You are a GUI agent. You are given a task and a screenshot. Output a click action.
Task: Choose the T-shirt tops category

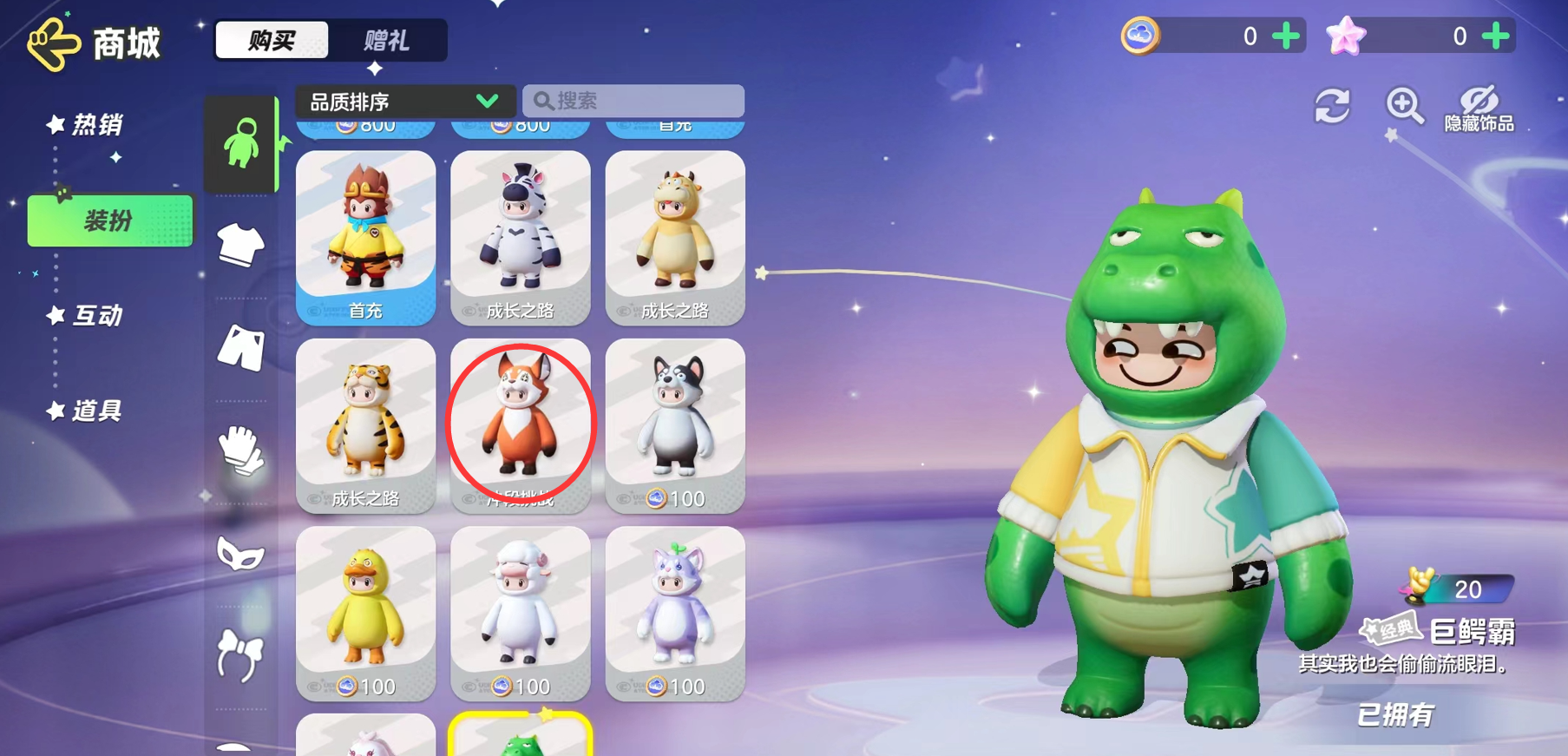click(240, 245)
